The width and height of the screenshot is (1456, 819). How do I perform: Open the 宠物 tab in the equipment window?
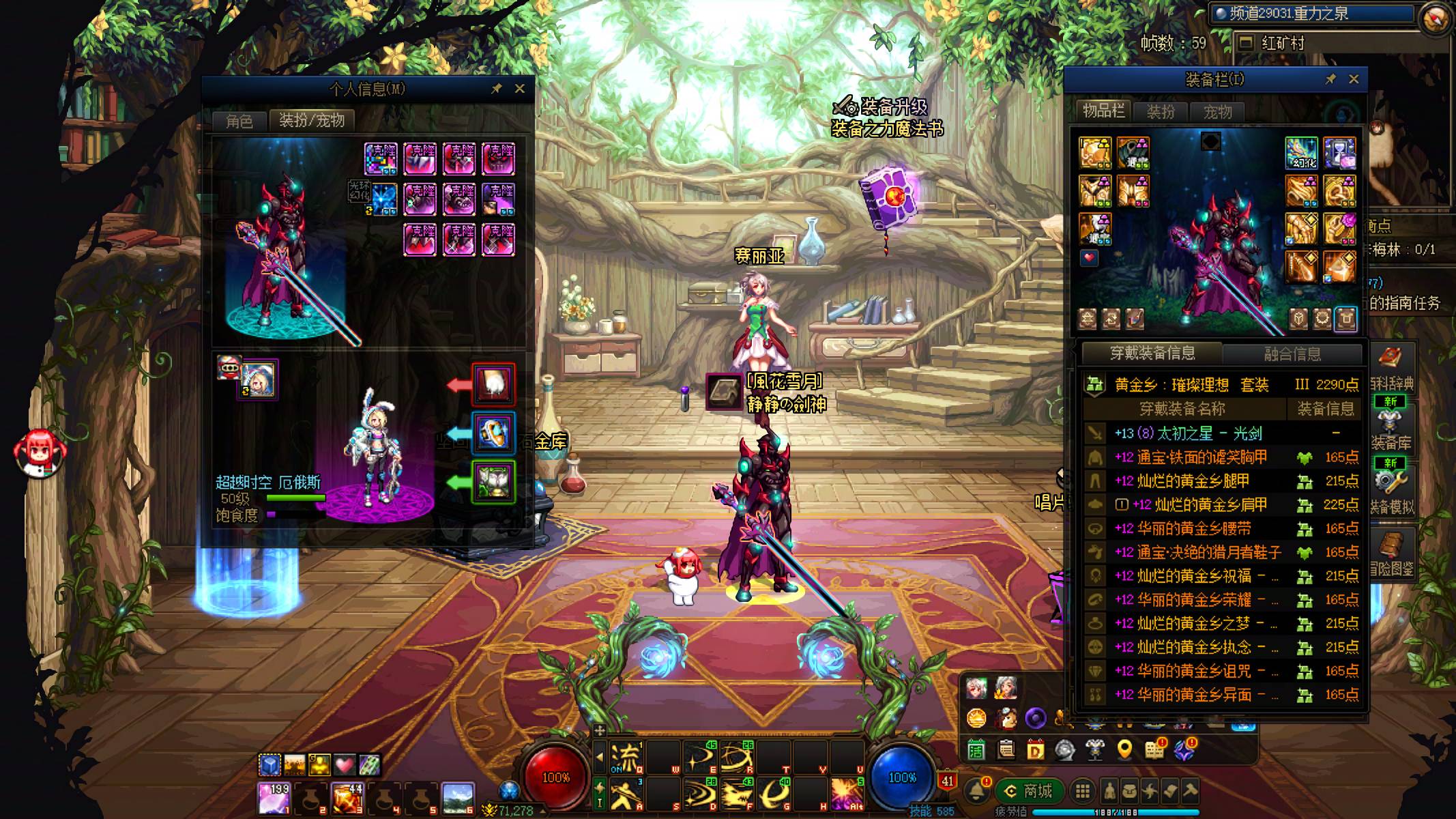click(x=1217, y=111)
